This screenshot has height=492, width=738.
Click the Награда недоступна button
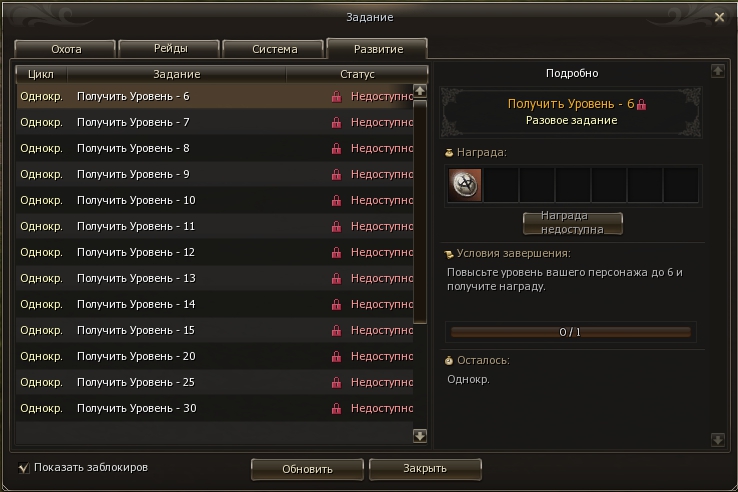coord(572,222)
